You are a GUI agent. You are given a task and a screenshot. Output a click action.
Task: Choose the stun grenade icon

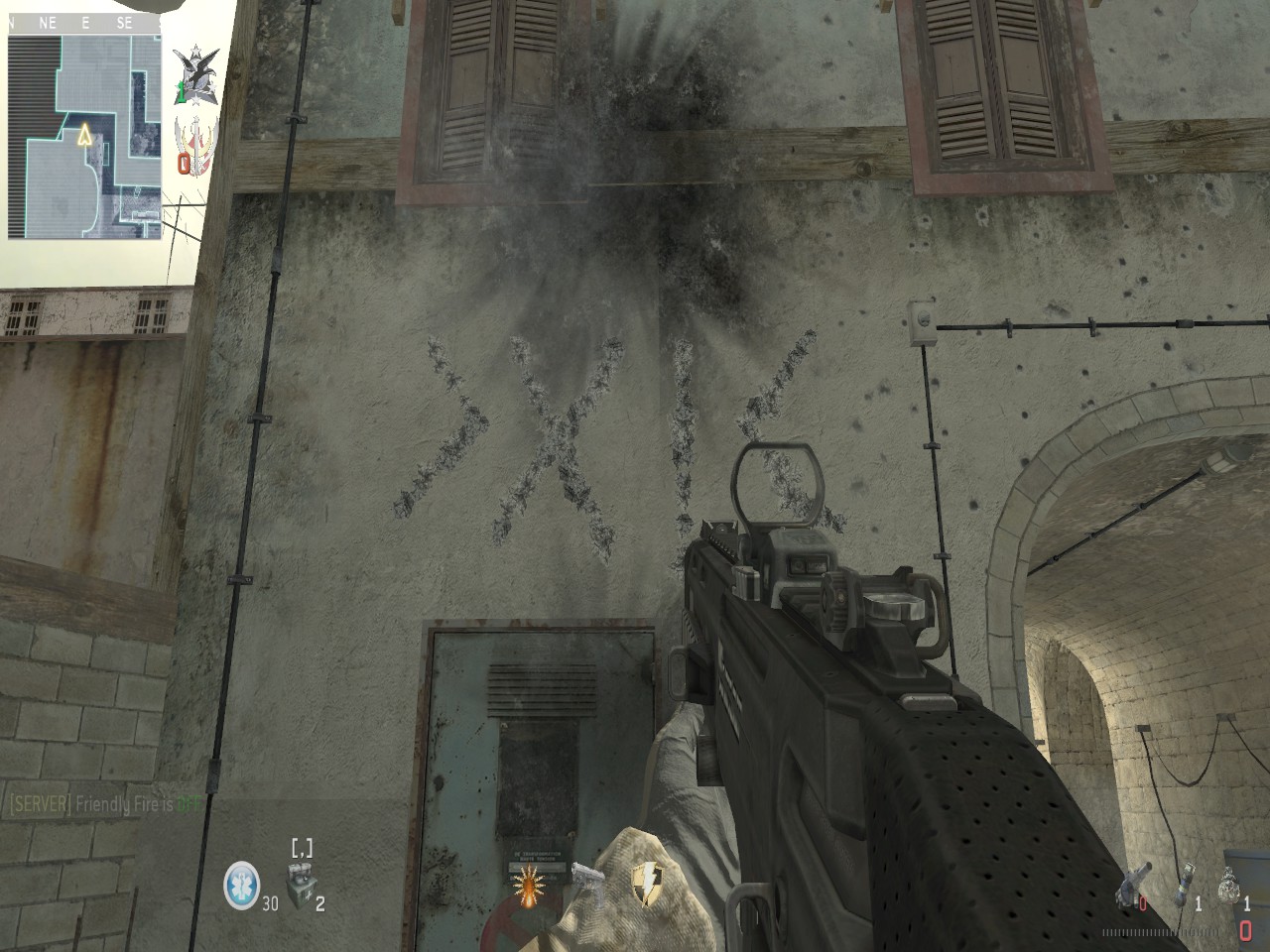click(1186, 883)
